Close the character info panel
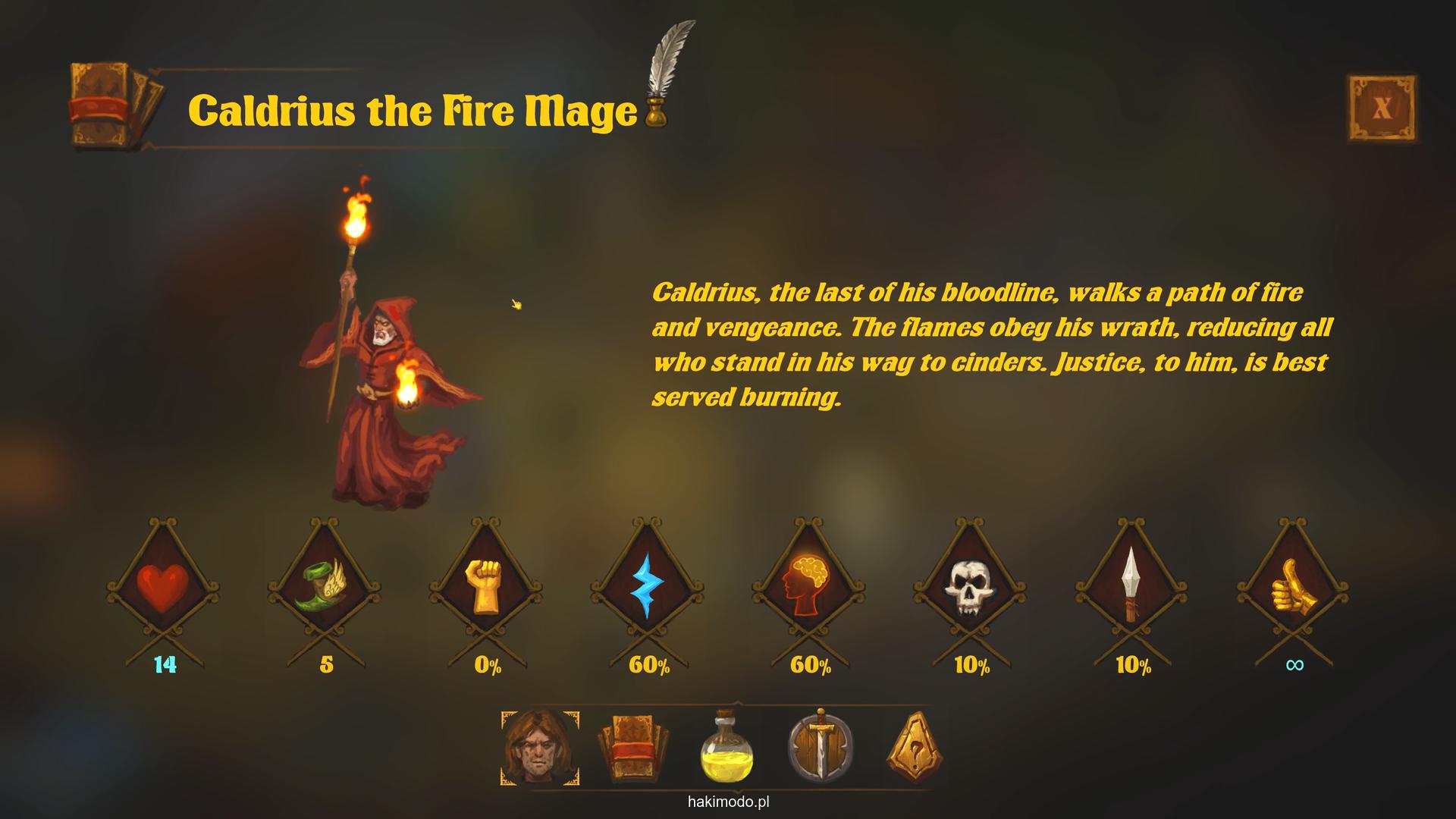This screenshot has height=819, width=1456. [1382, 108]
